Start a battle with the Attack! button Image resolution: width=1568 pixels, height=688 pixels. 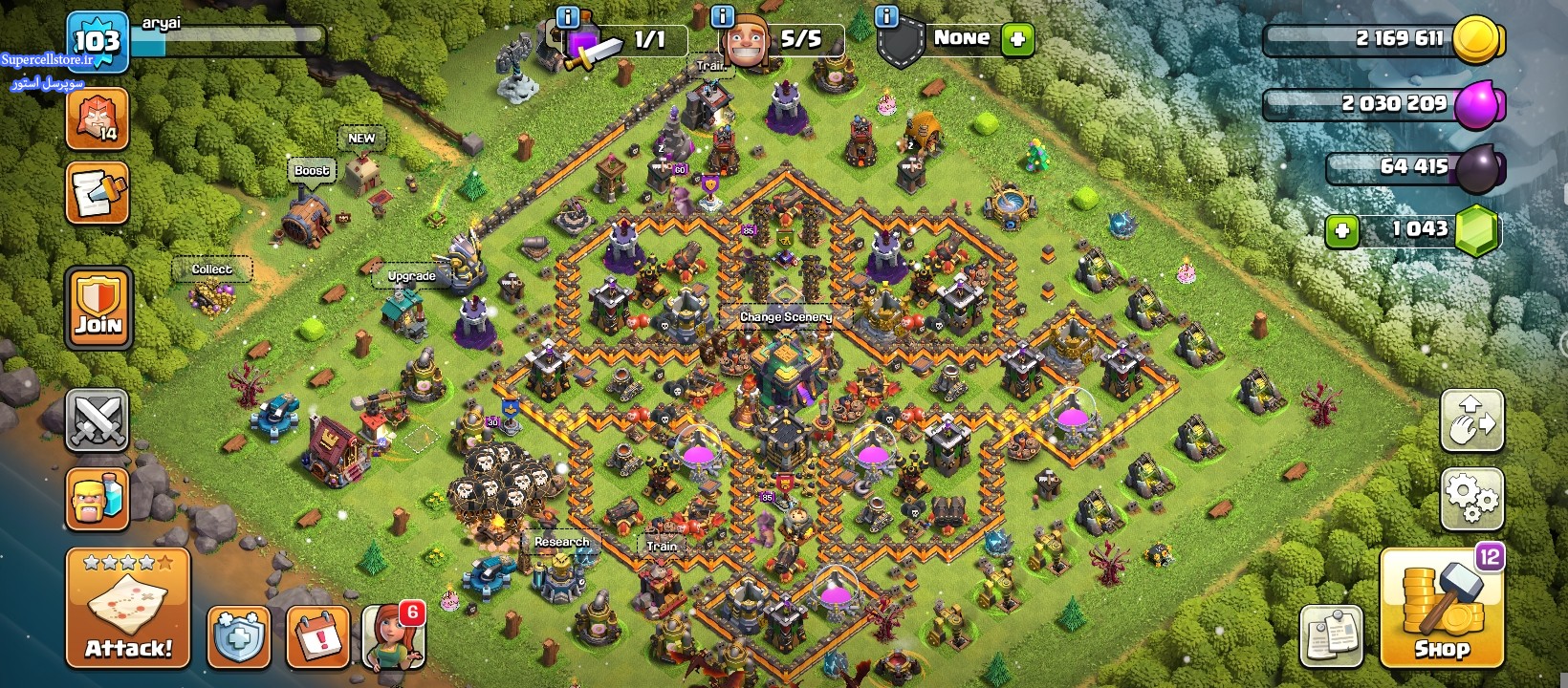(x=128, y=608)
